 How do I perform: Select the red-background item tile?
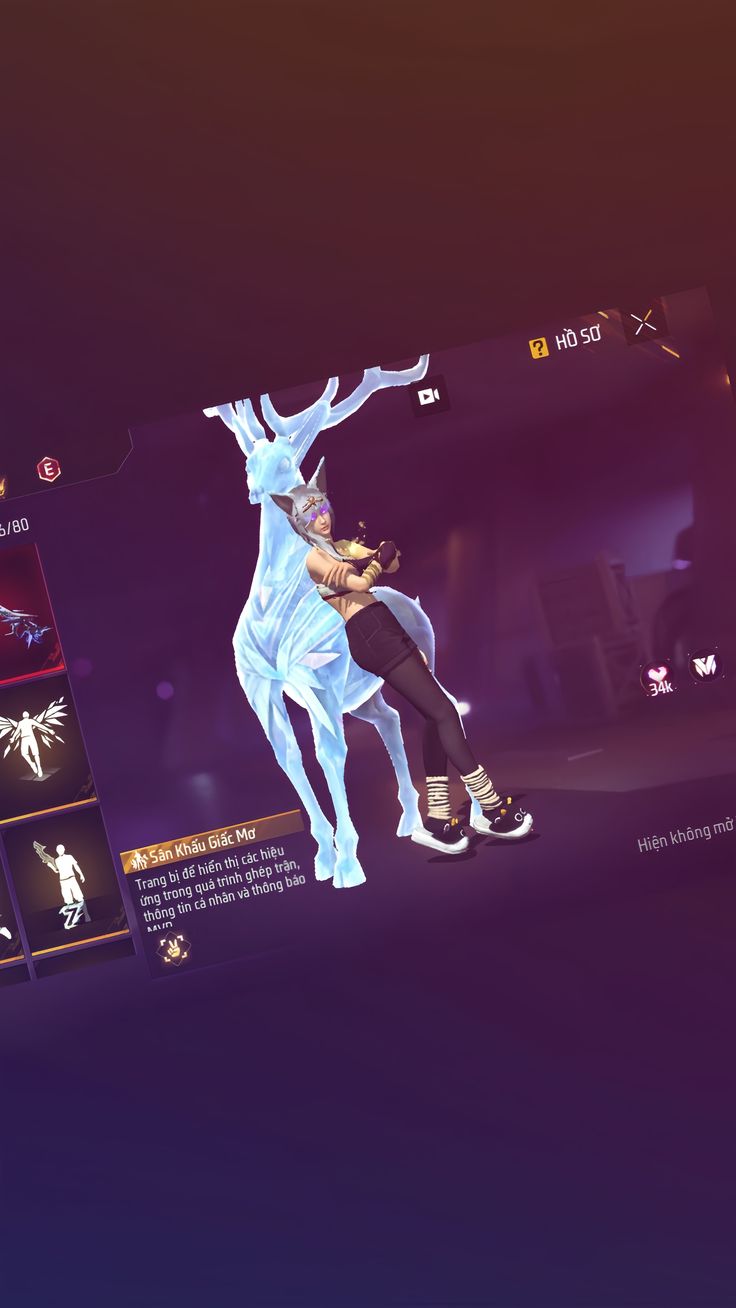pos(25,613)
